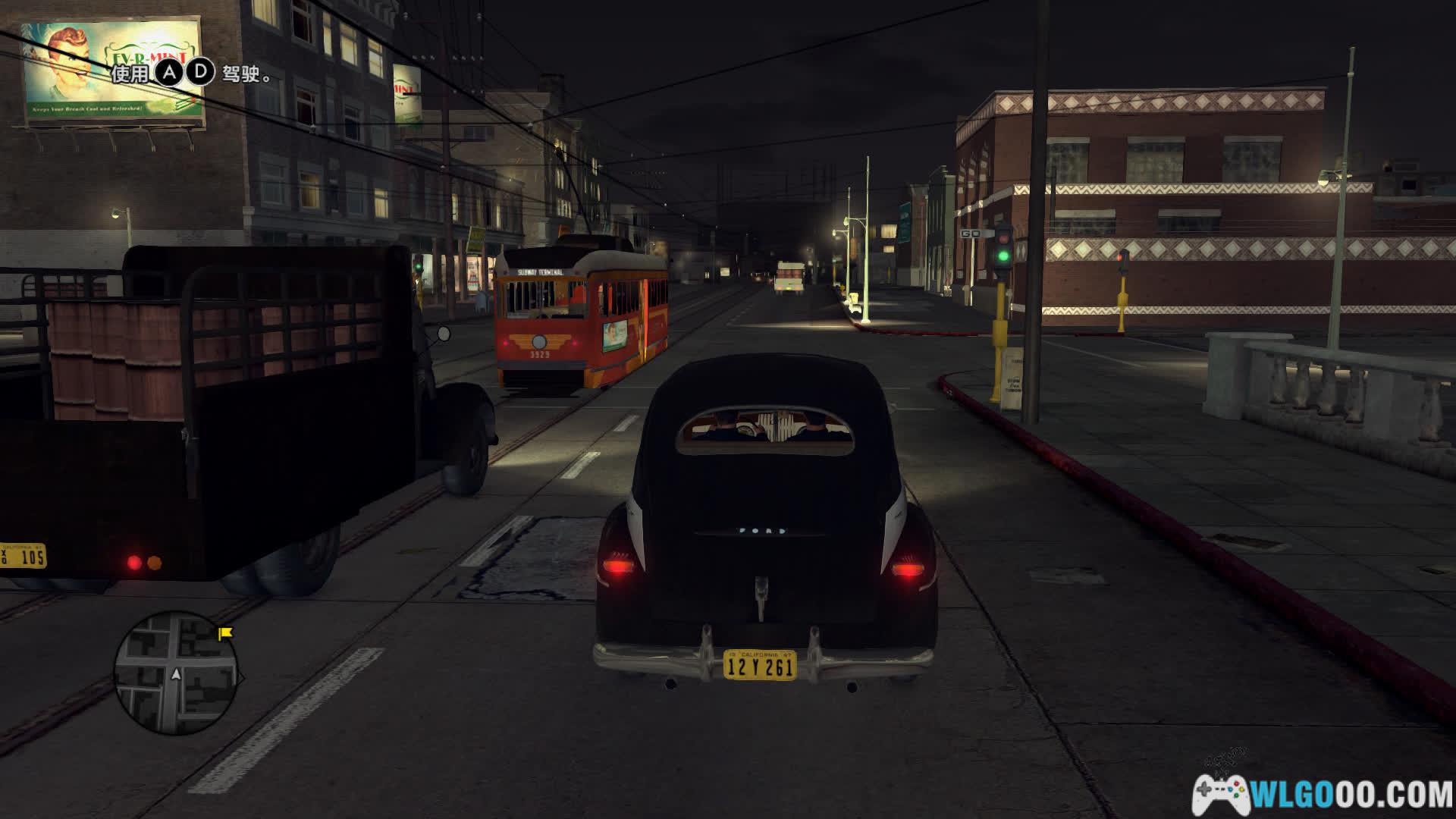This screenshot has width=1456, height=819.
Task: Select the yellow flag marker on minimap
Action: pyautogui.click(x=225, y=632)
